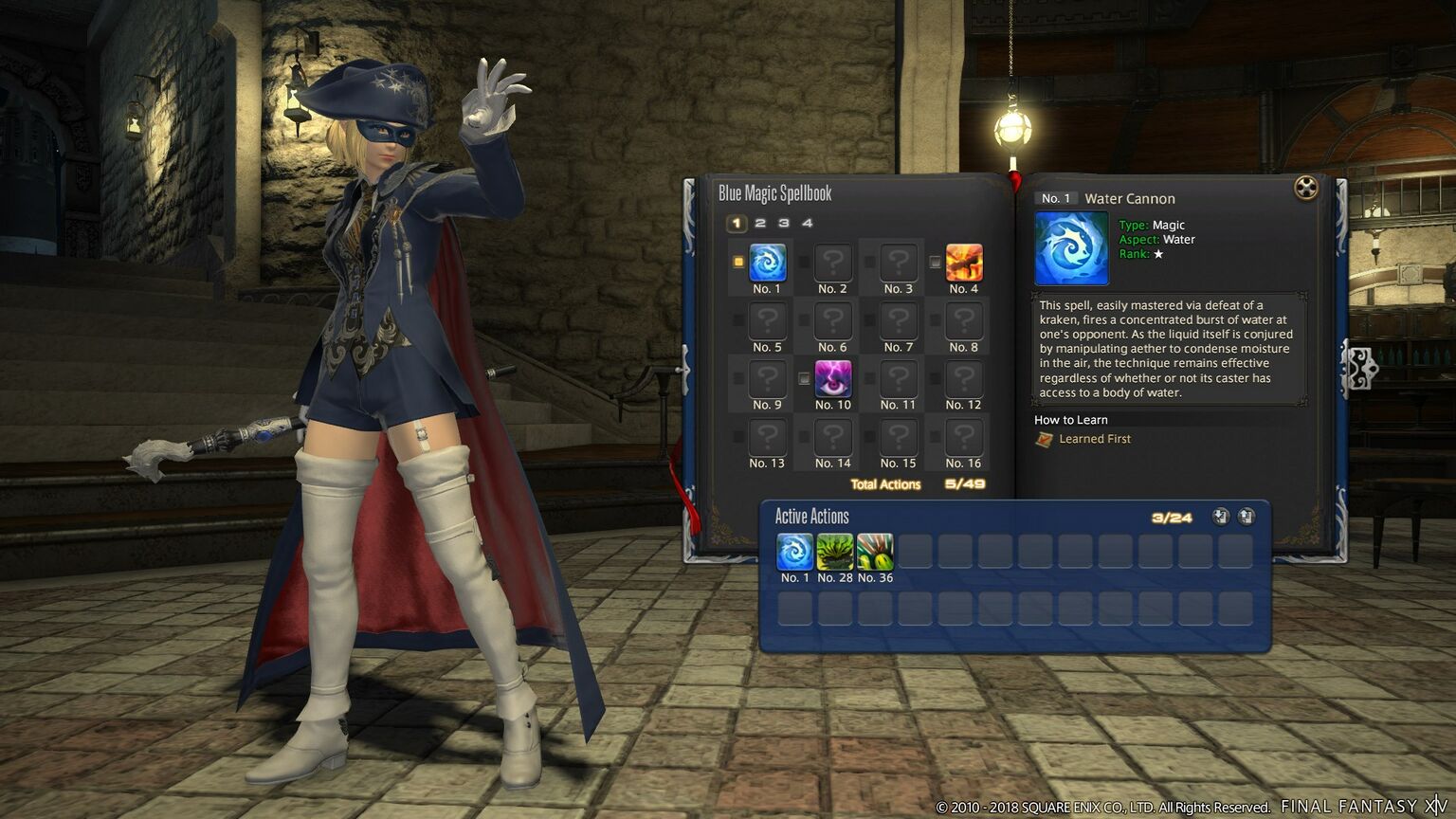Switch to spellbook page 2
1456x819 pixels.
pyautogui.click(x=760, y=224)
